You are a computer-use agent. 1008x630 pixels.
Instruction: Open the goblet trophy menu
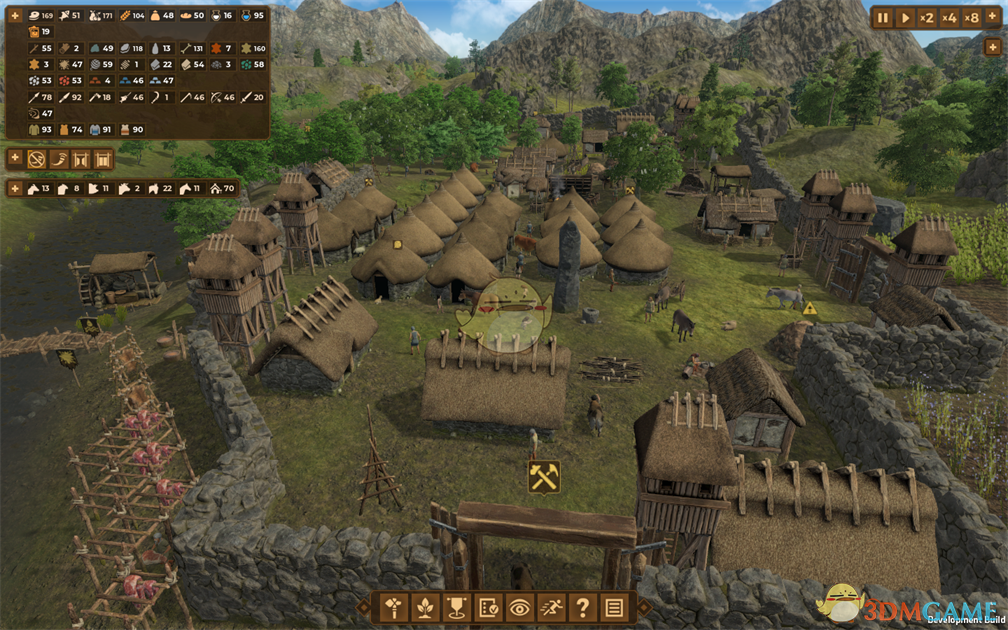point(454,607)
